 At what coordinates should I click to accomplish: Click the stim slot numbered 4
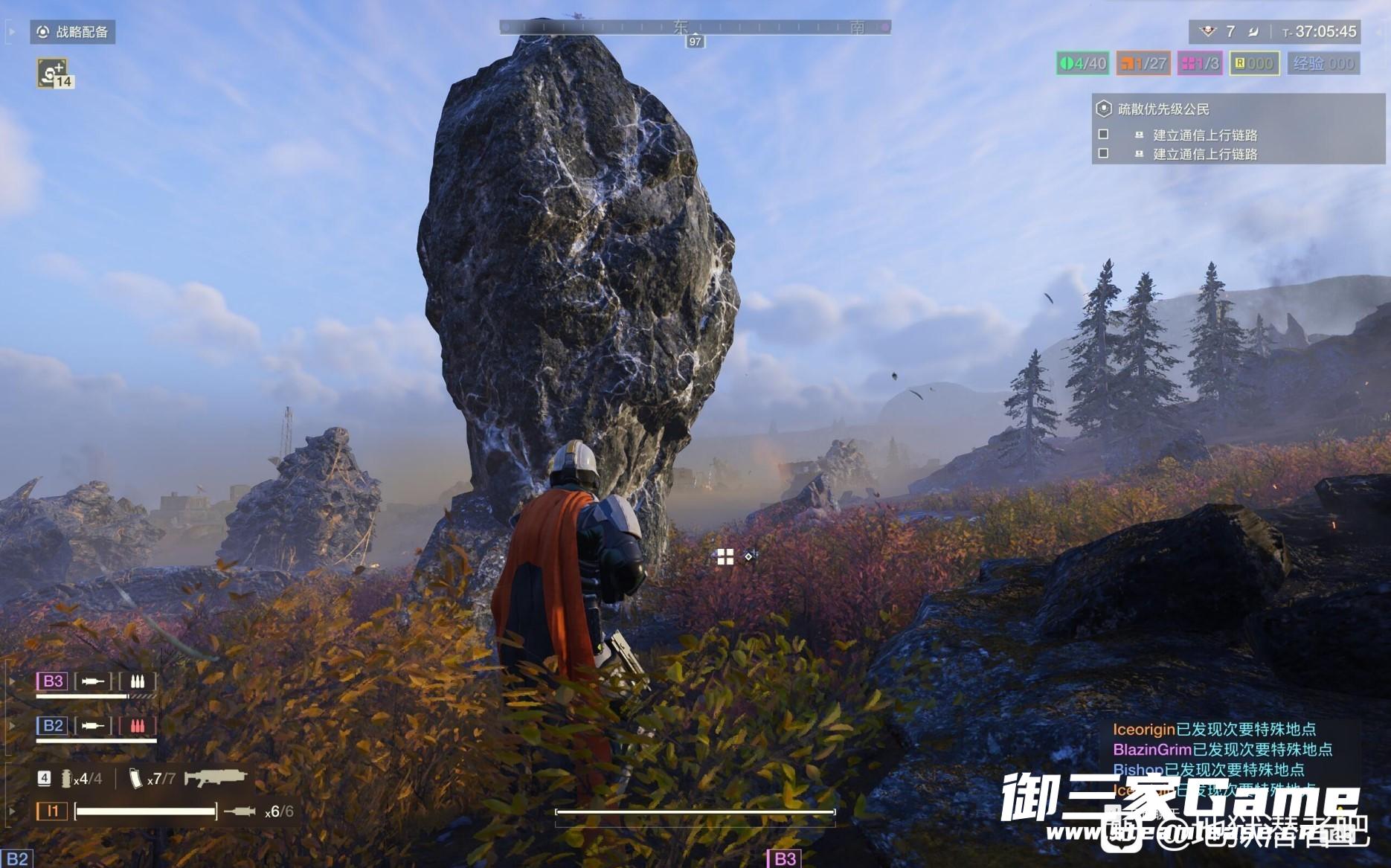point(45,778)
